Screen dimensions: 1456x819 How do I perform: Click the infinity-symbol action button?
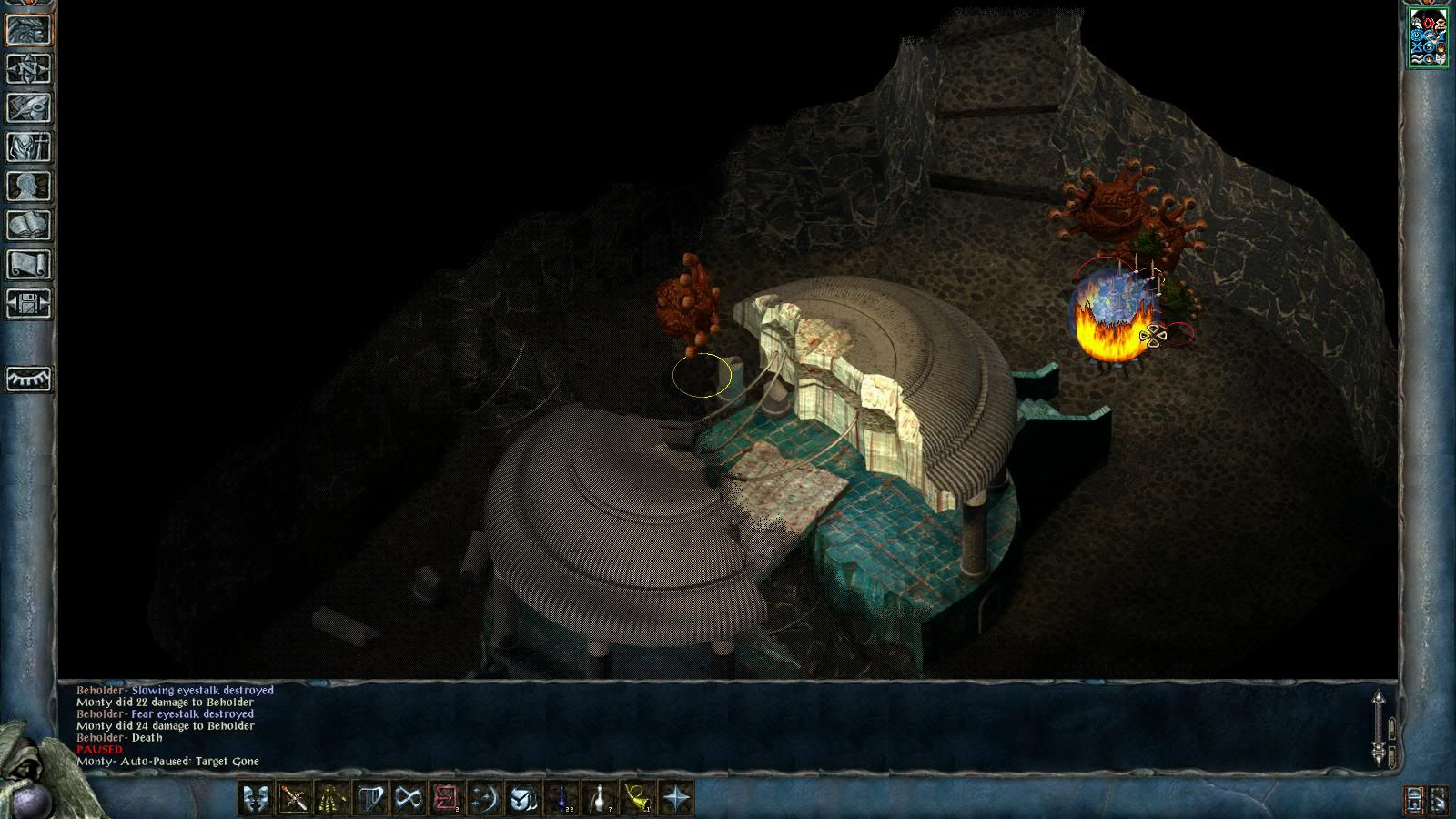coord(409,798)
